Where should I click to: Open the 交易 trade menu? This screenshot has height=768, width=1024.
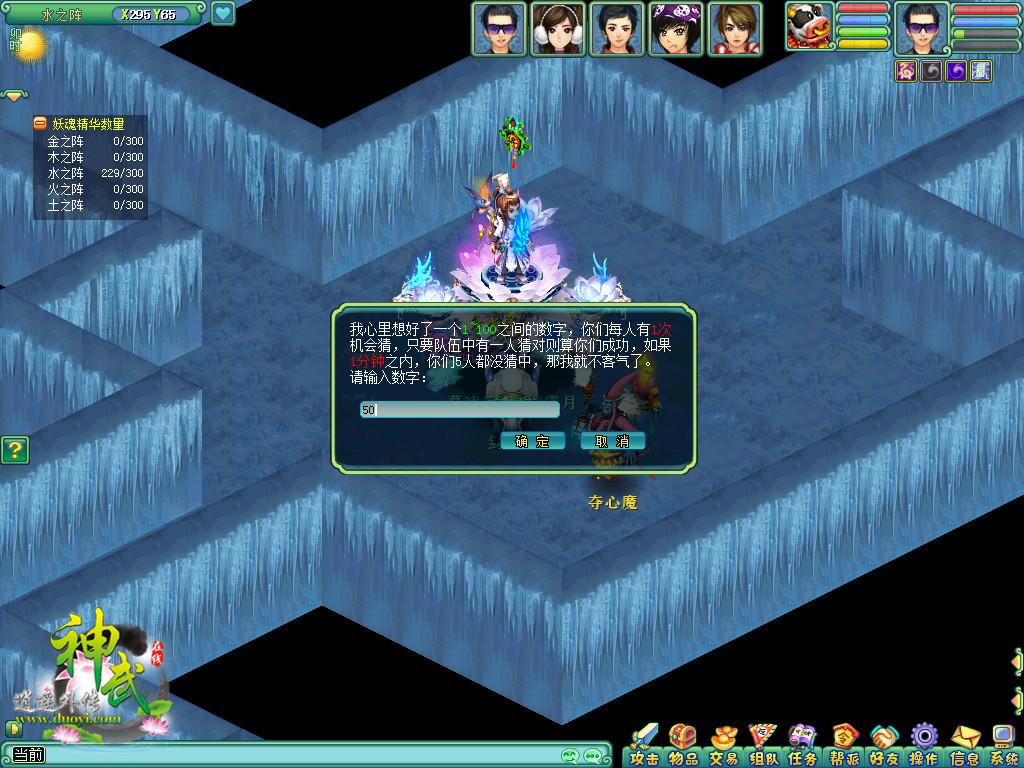724,745
